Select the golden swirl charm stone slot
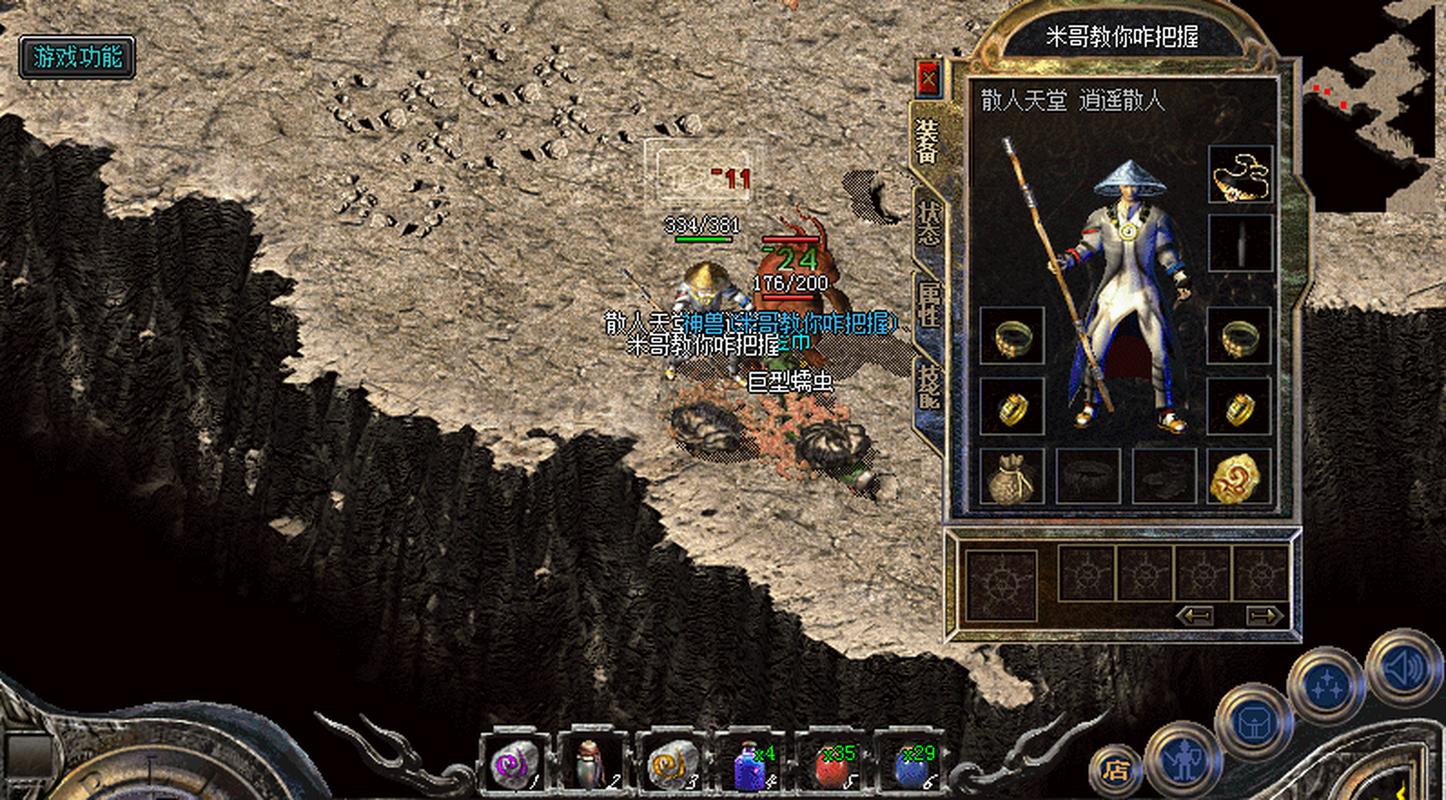 pos(1240,475)
